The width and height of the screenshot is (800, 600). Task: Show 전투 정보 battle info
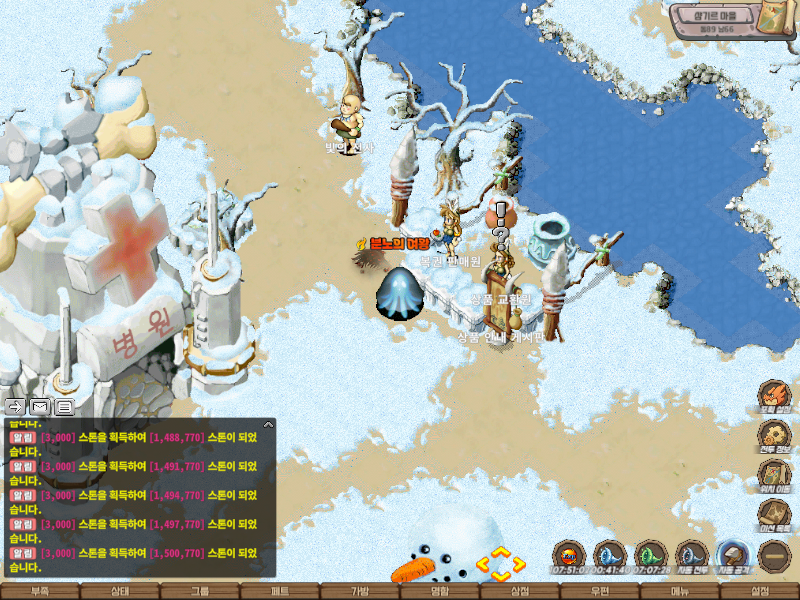(x=774, y=436)
